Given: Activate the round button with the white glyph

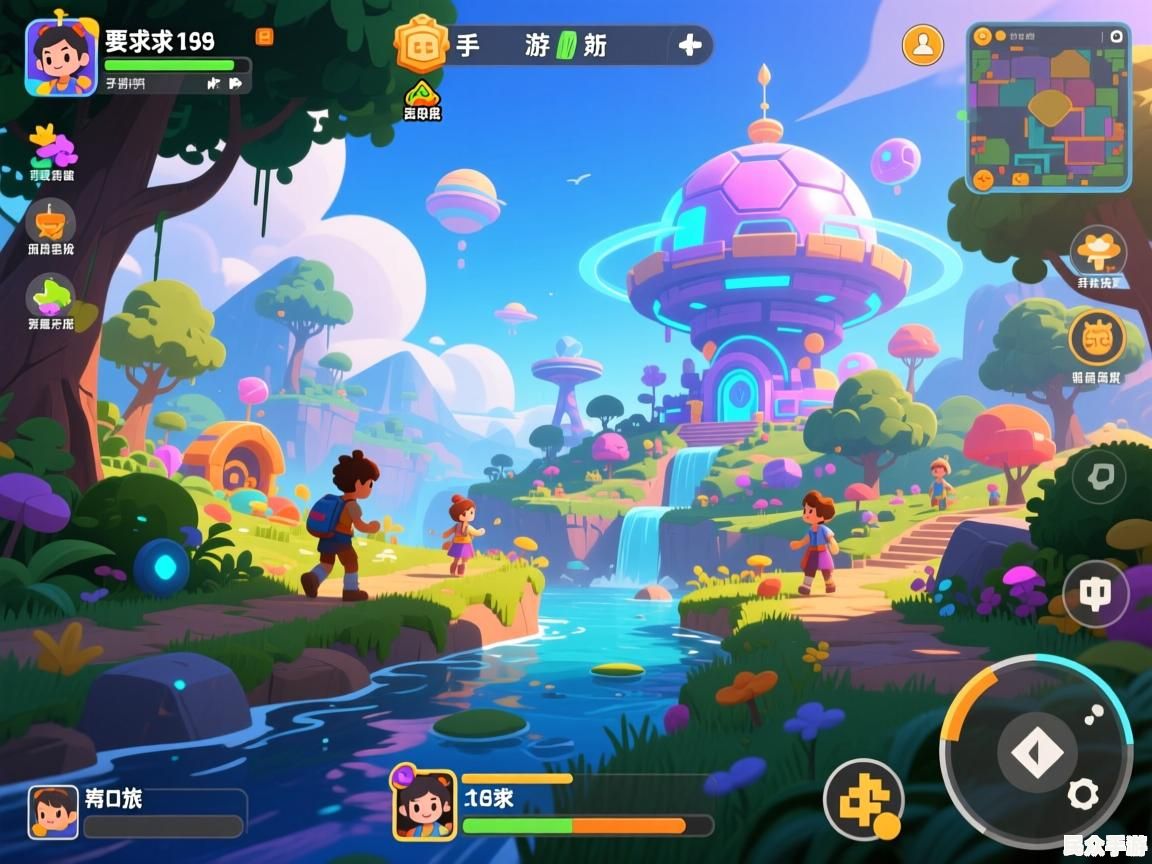Looking at the screenshot, I should 1096,593.
